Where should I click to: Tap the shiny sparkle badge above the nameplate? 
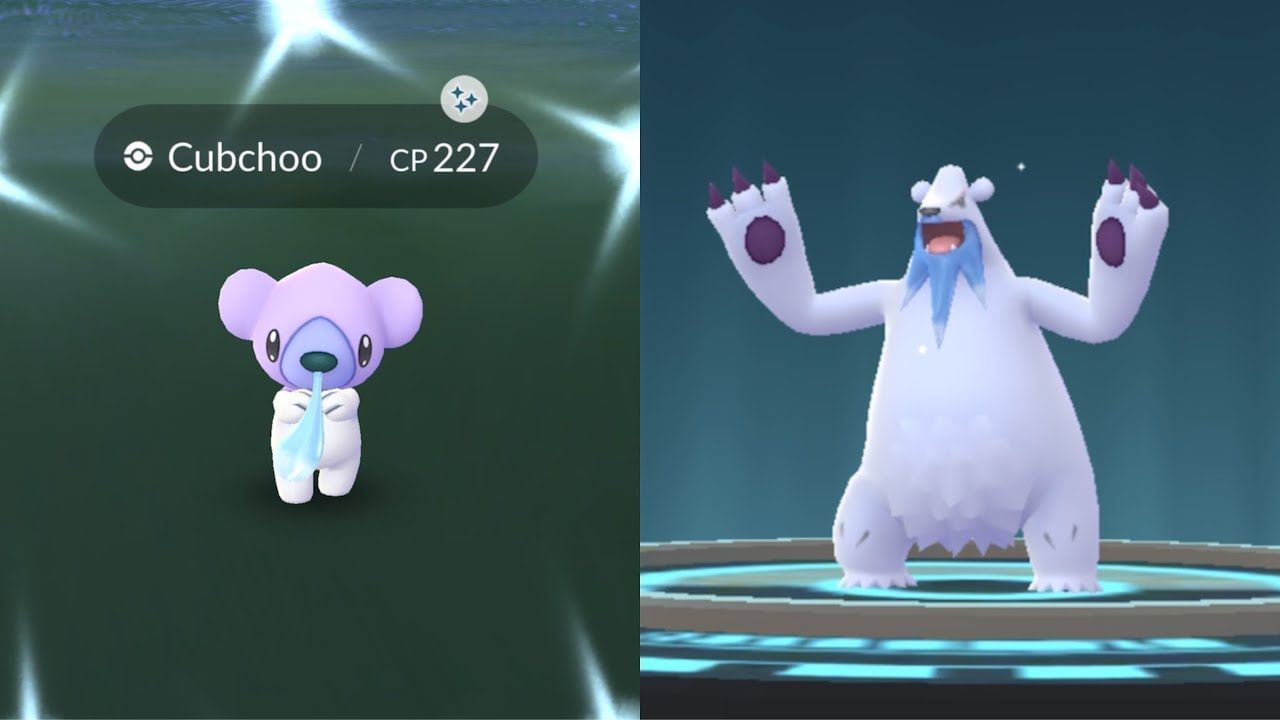click(463, 97)
